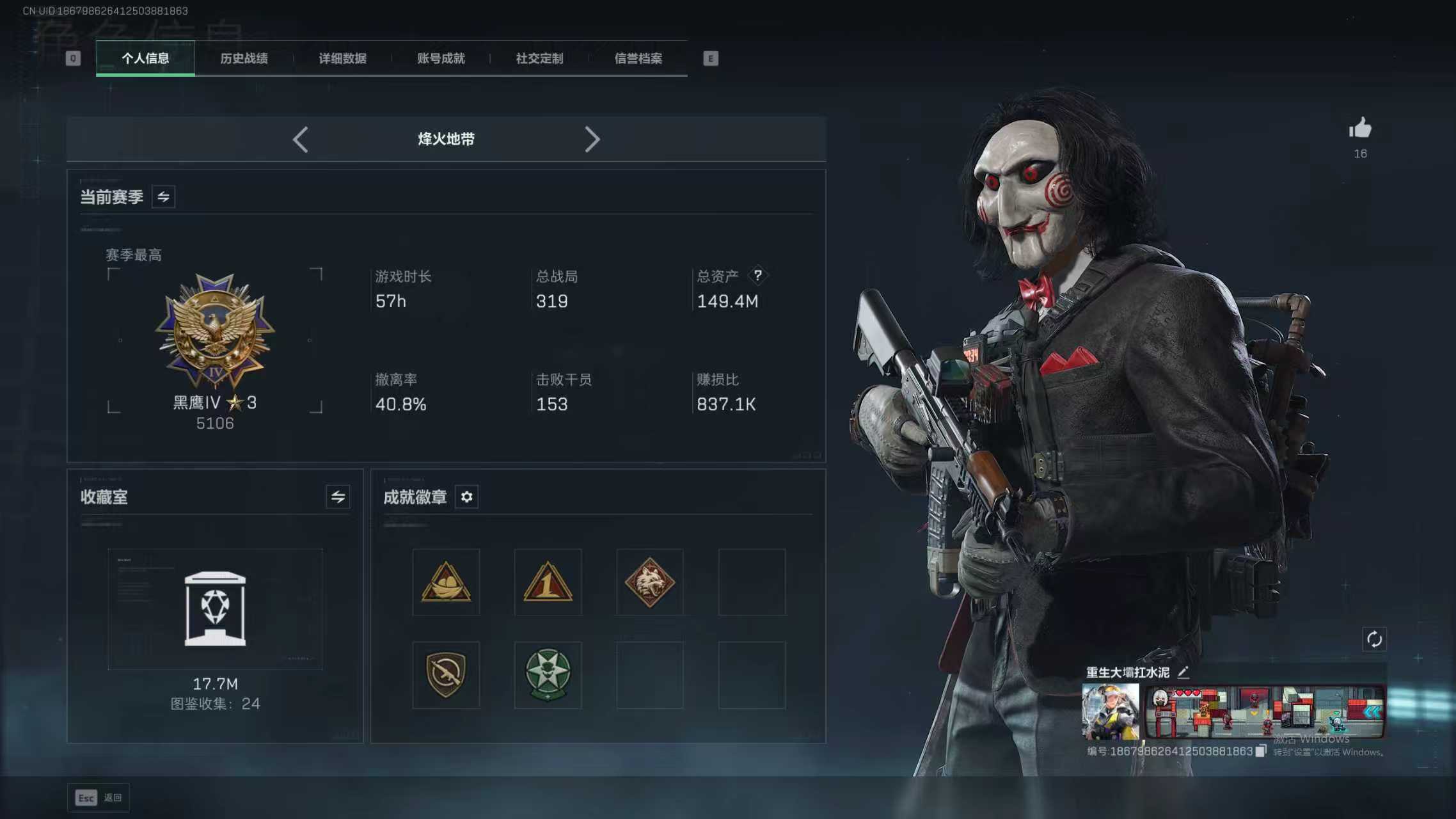The image size is (1456, 819).
Task: Select the green star achievement badge
Action: coord(548,675)
